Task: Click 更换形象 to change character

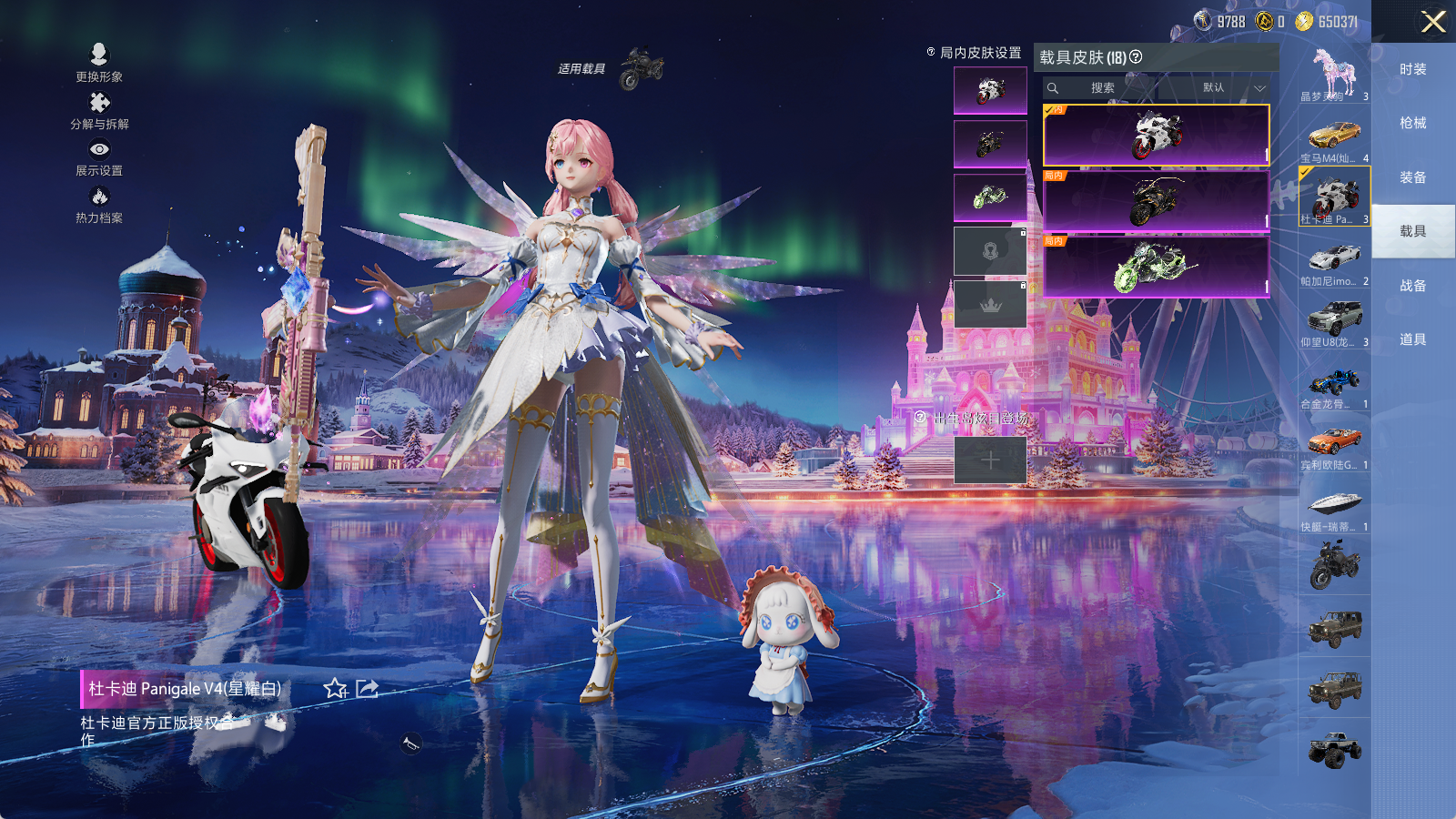Action: click(x=99, y=62)
